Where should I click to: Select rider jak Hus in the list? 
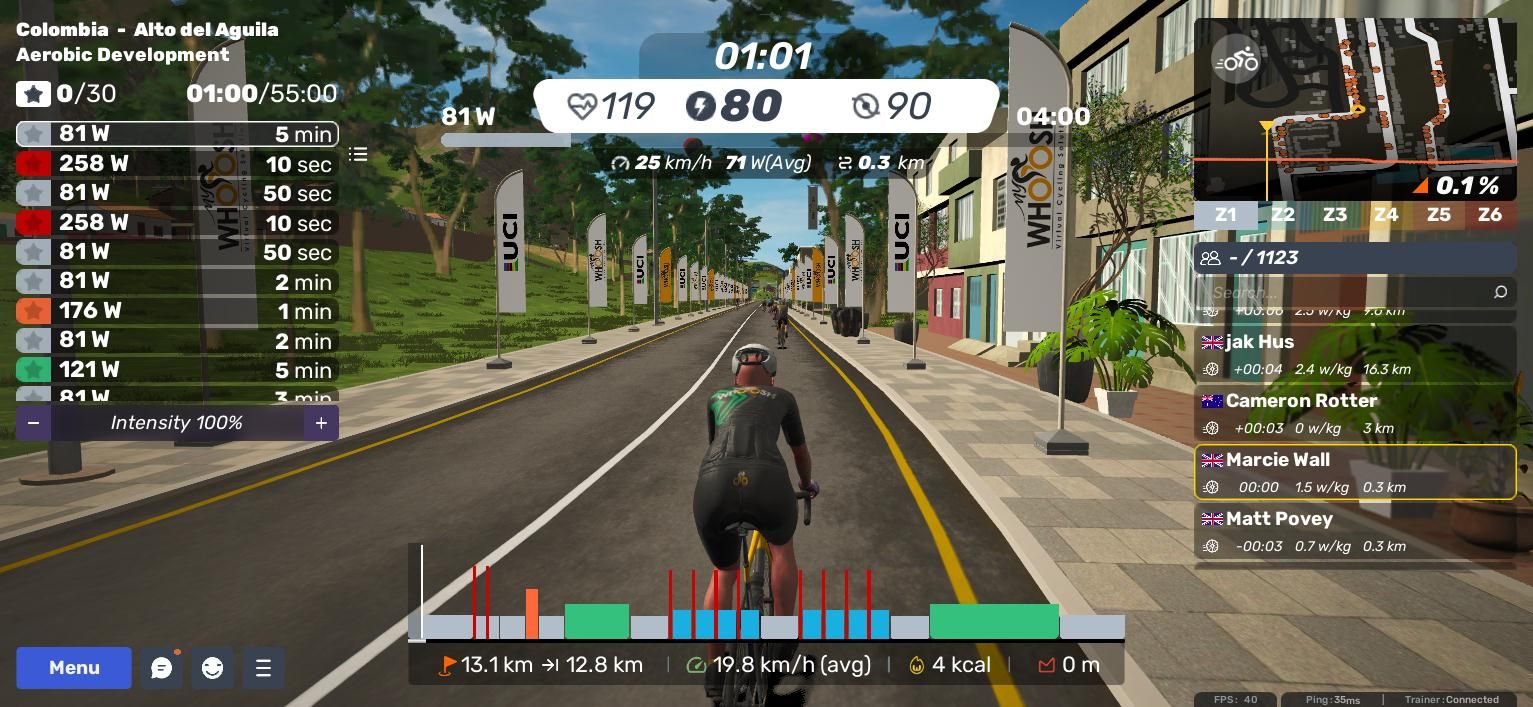click(x=1355, y=355)
